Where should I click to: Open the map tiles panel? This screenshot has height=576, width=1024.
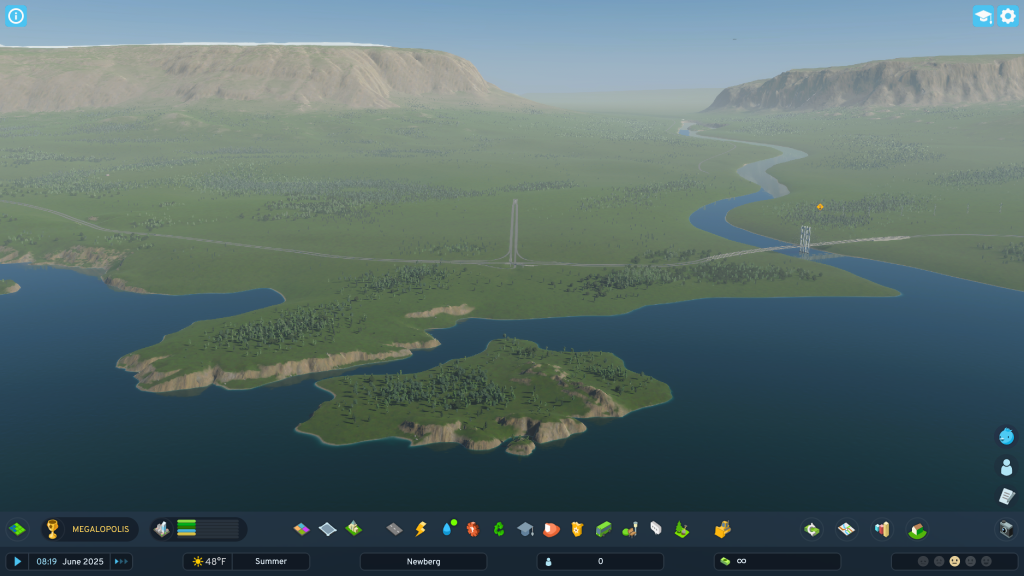846,529
